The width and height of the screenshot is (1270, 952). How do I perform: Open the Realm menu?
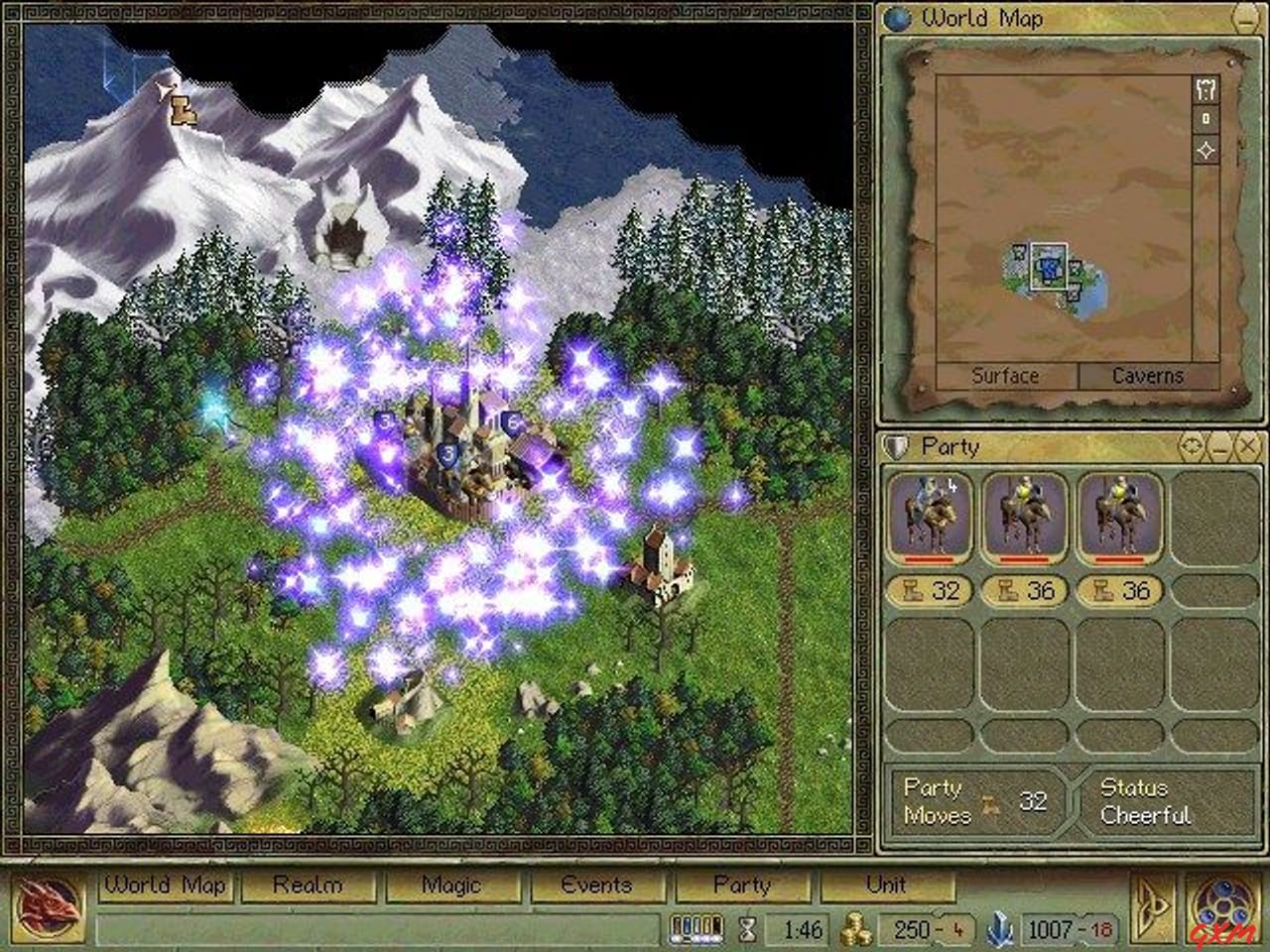[308, 885]
